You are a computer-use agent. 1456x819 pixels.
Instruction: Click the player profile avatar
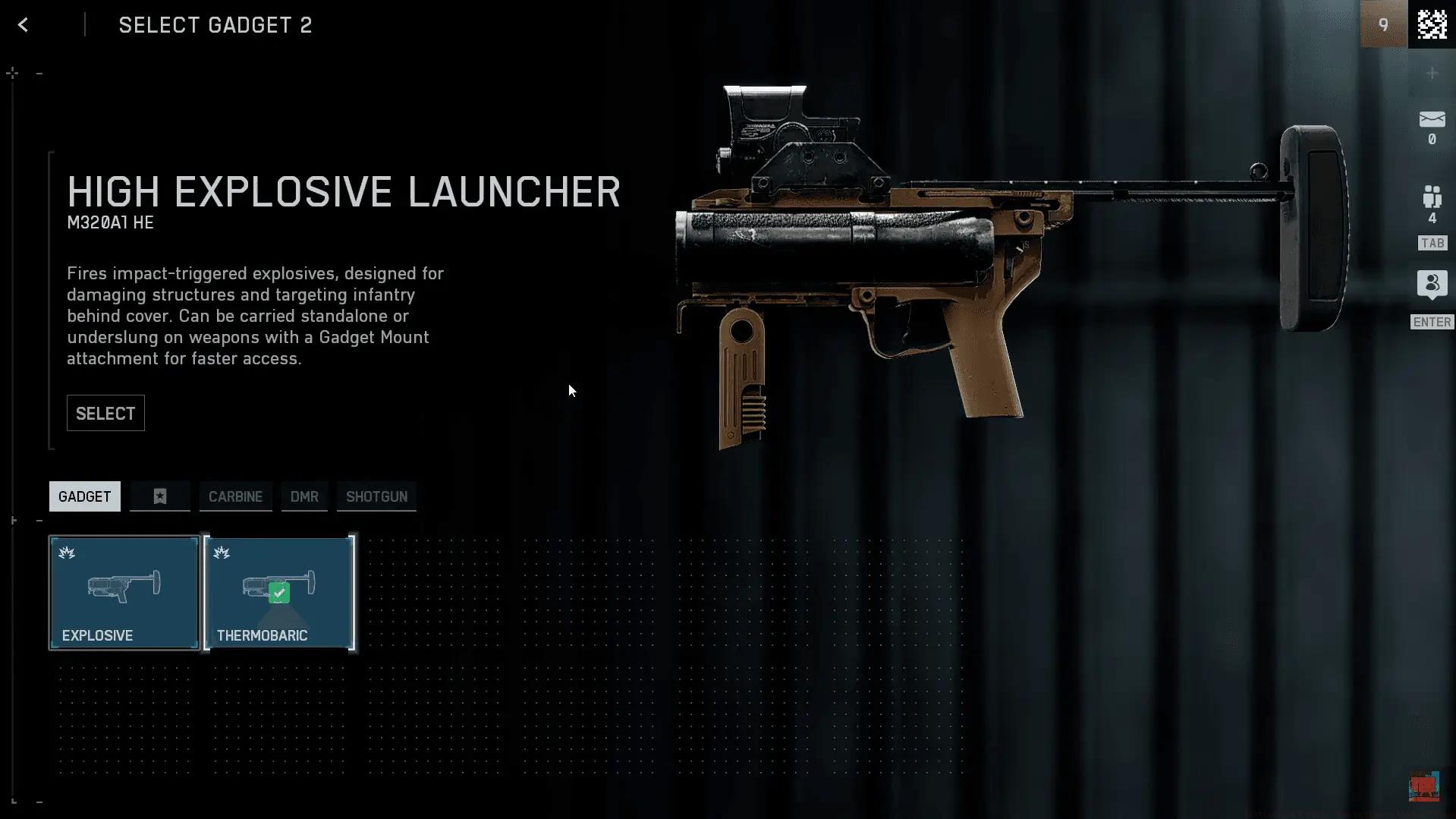(1432, 24)
